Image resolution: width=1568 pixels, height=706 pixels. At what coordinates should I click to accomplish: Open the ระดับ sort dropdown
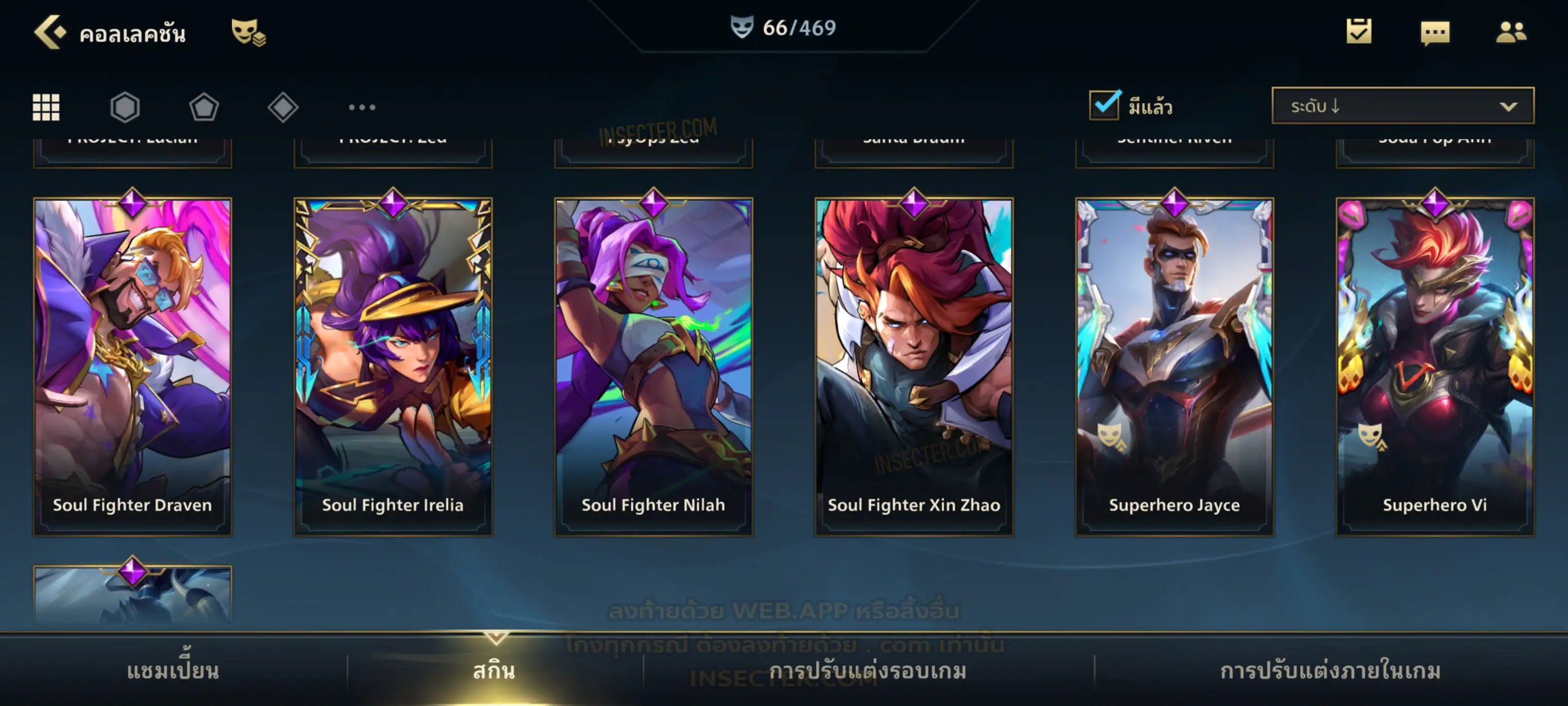tap(1402, 106)
